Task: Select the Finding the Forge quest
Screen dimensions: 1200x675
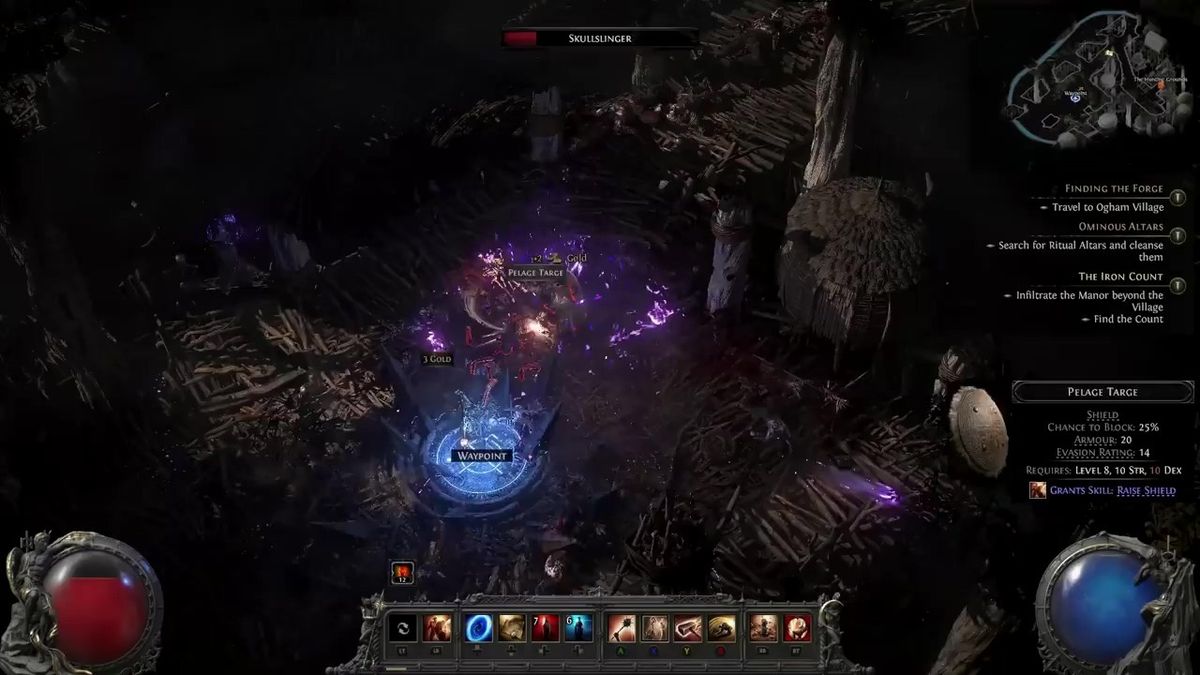Action: click(1114, 189)
